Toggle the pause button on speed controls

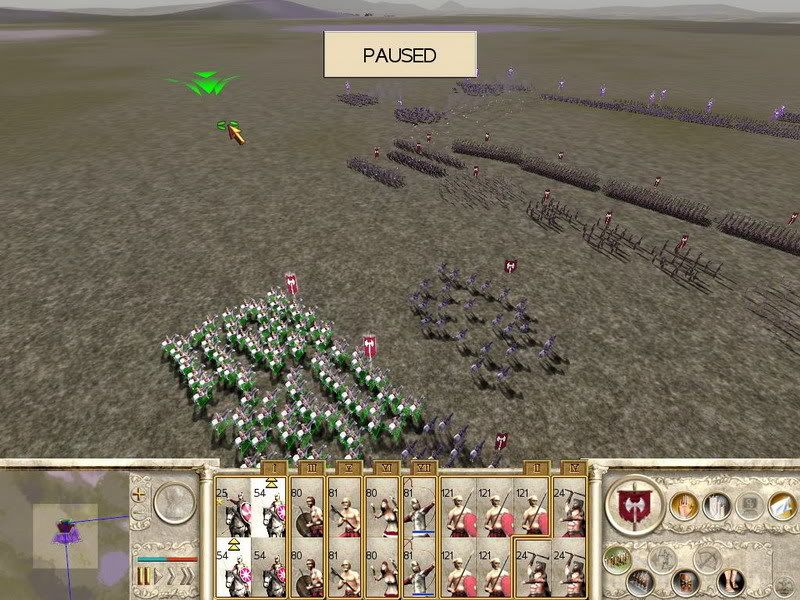[x=144, y=577]
